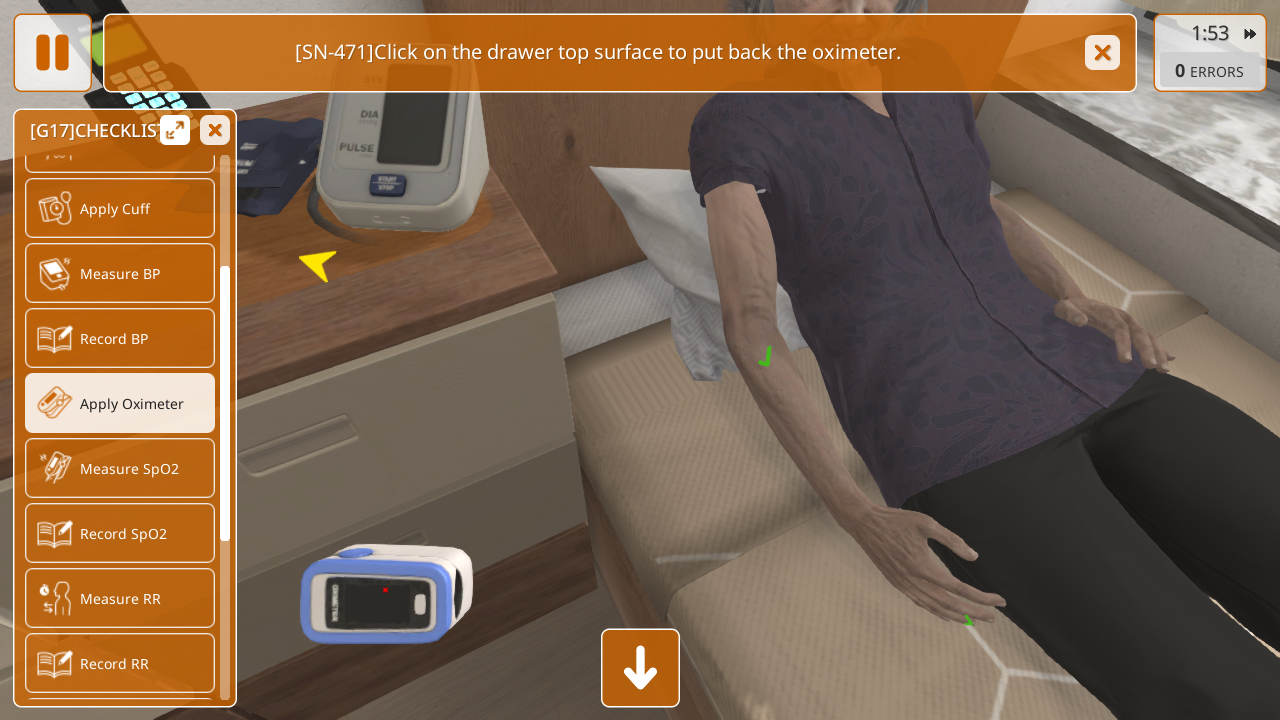Select the Apply Cuff checklist step
Viewport: 1280px width, 720px height.
click(120, 209)
